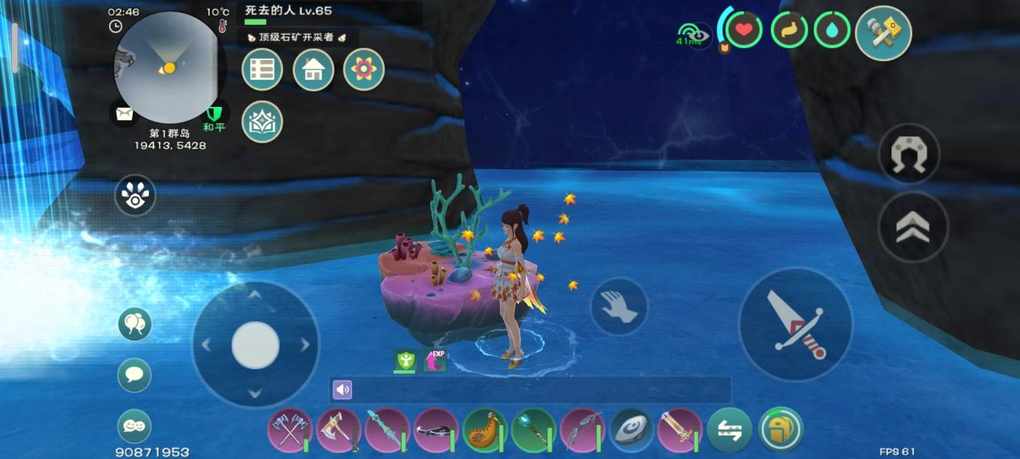Tap the list menu button
The width and height of the screenshot is (1020, 459).
click(262, 70)
